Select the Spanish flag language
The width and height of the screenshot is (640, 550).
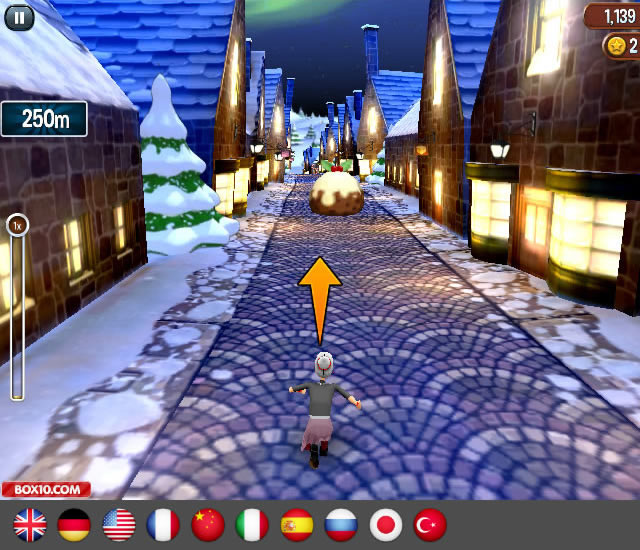[x=297, y=524]
